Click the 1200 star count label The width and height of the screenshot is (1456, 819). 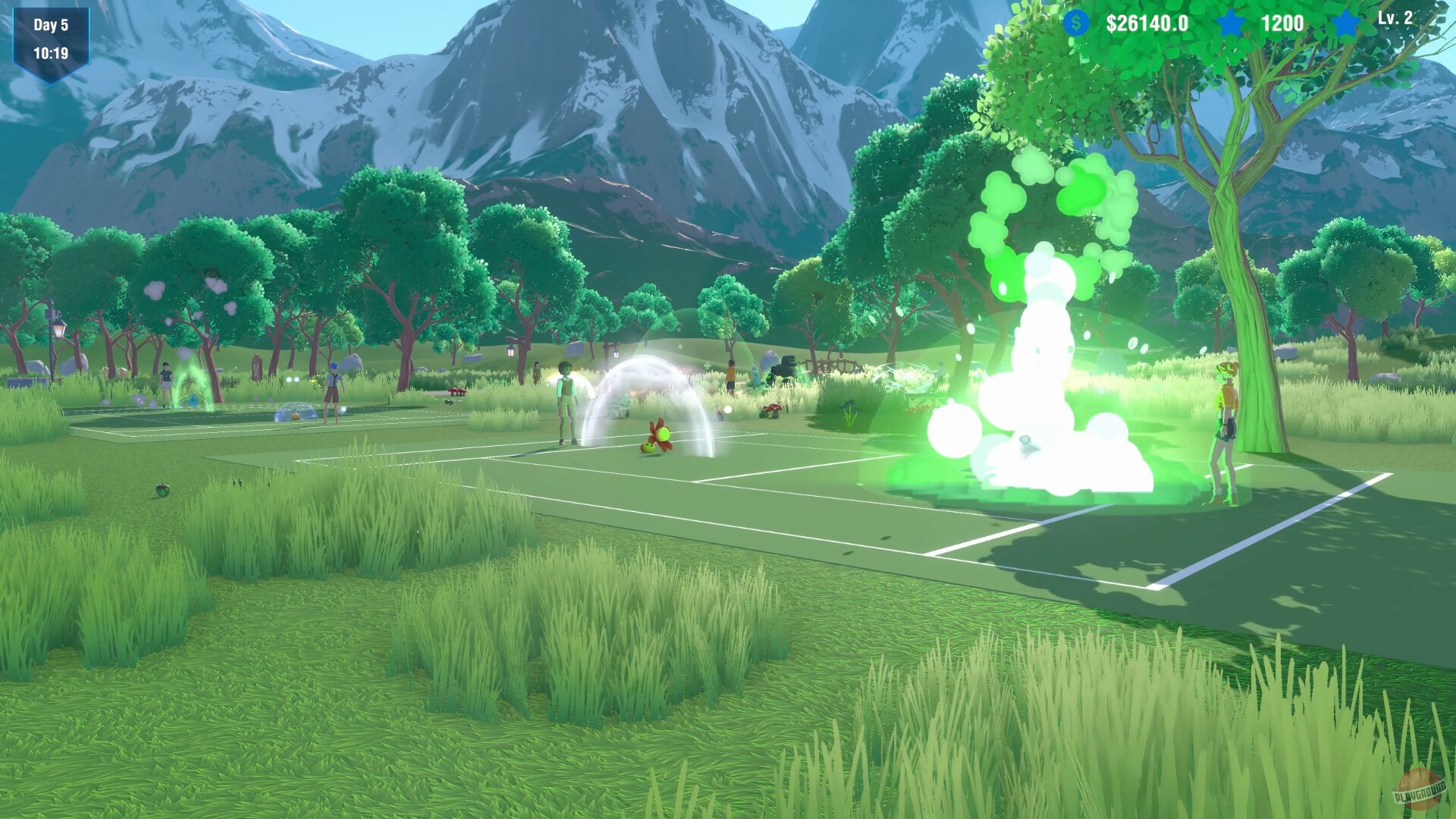[1282, 24]
